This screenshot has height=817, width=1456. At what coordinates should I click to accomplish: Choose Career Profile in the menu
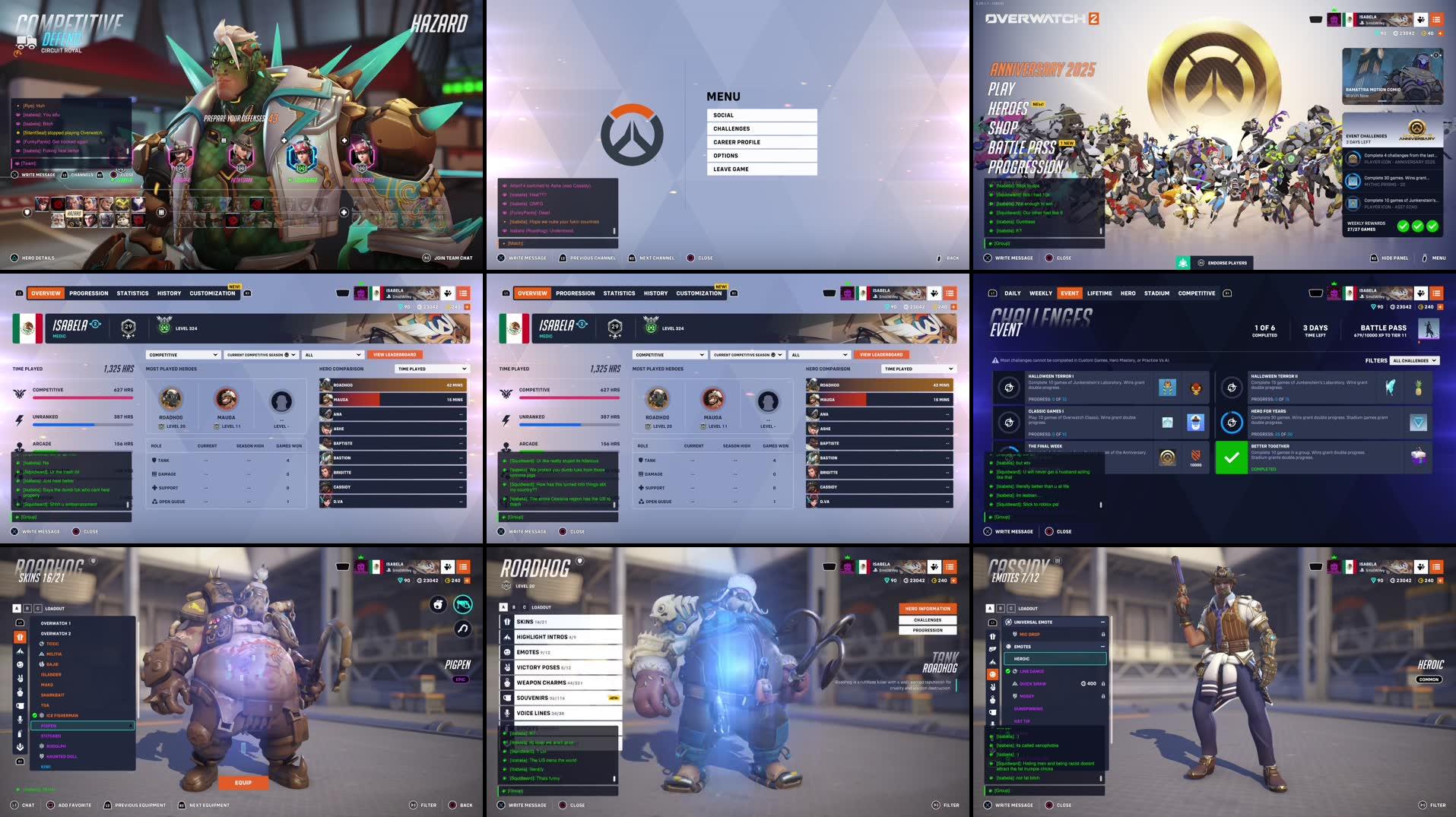[761, 142]
